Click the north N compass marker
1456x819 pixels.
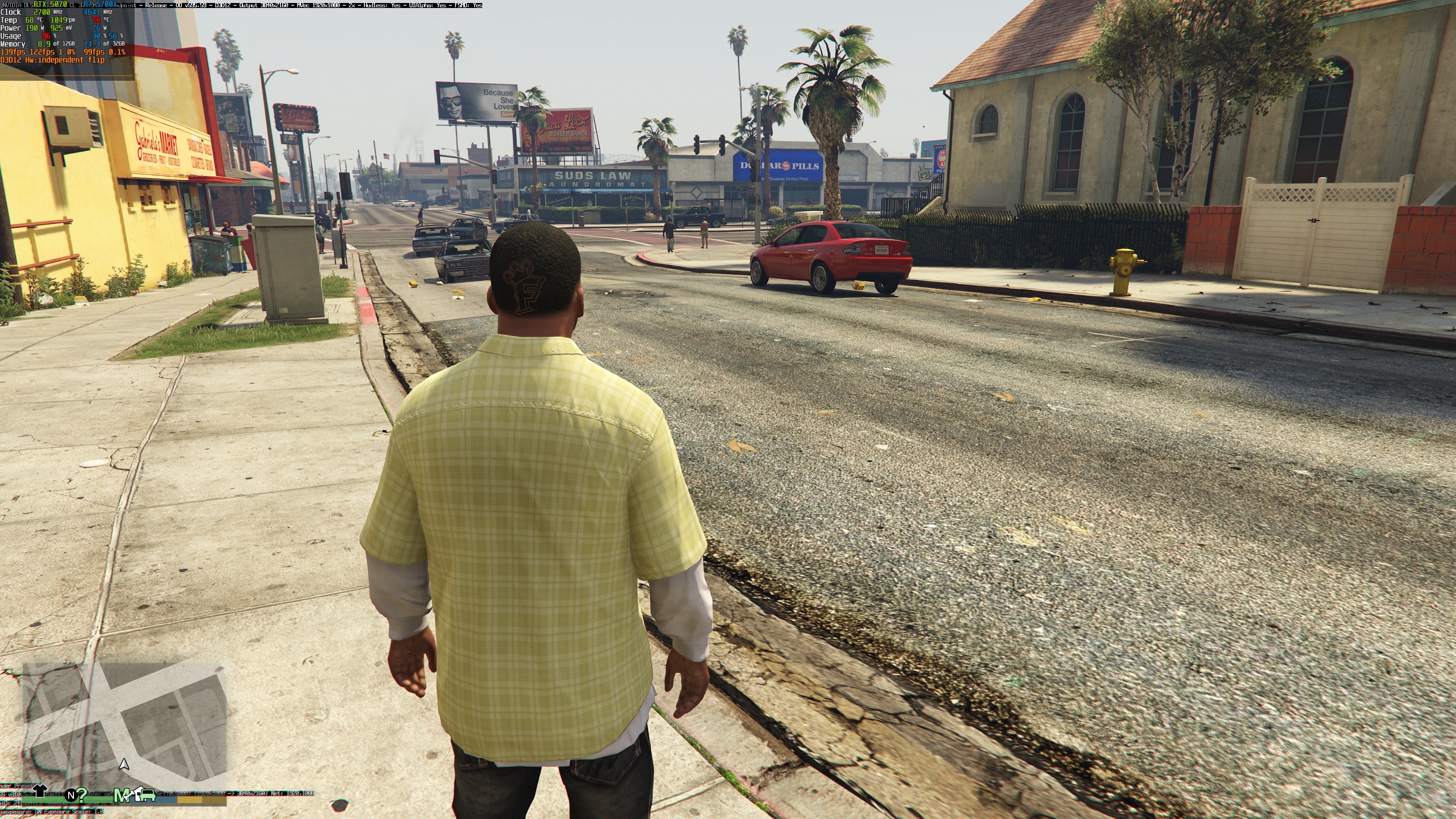pyautogui.click(x=71, y=795)
